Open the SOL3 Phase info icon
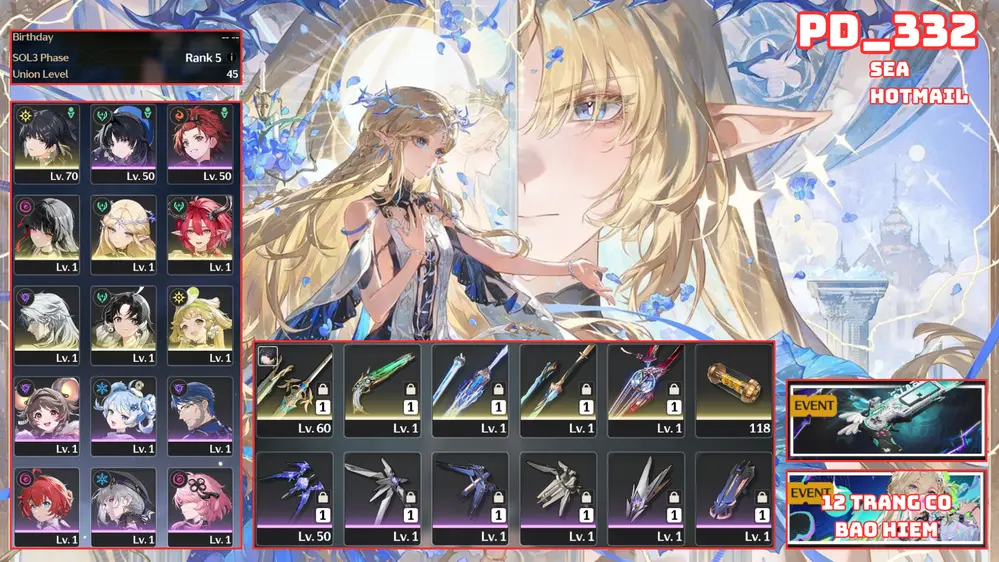Viewport: 999px width, 562px height. [x=232, y=58]
